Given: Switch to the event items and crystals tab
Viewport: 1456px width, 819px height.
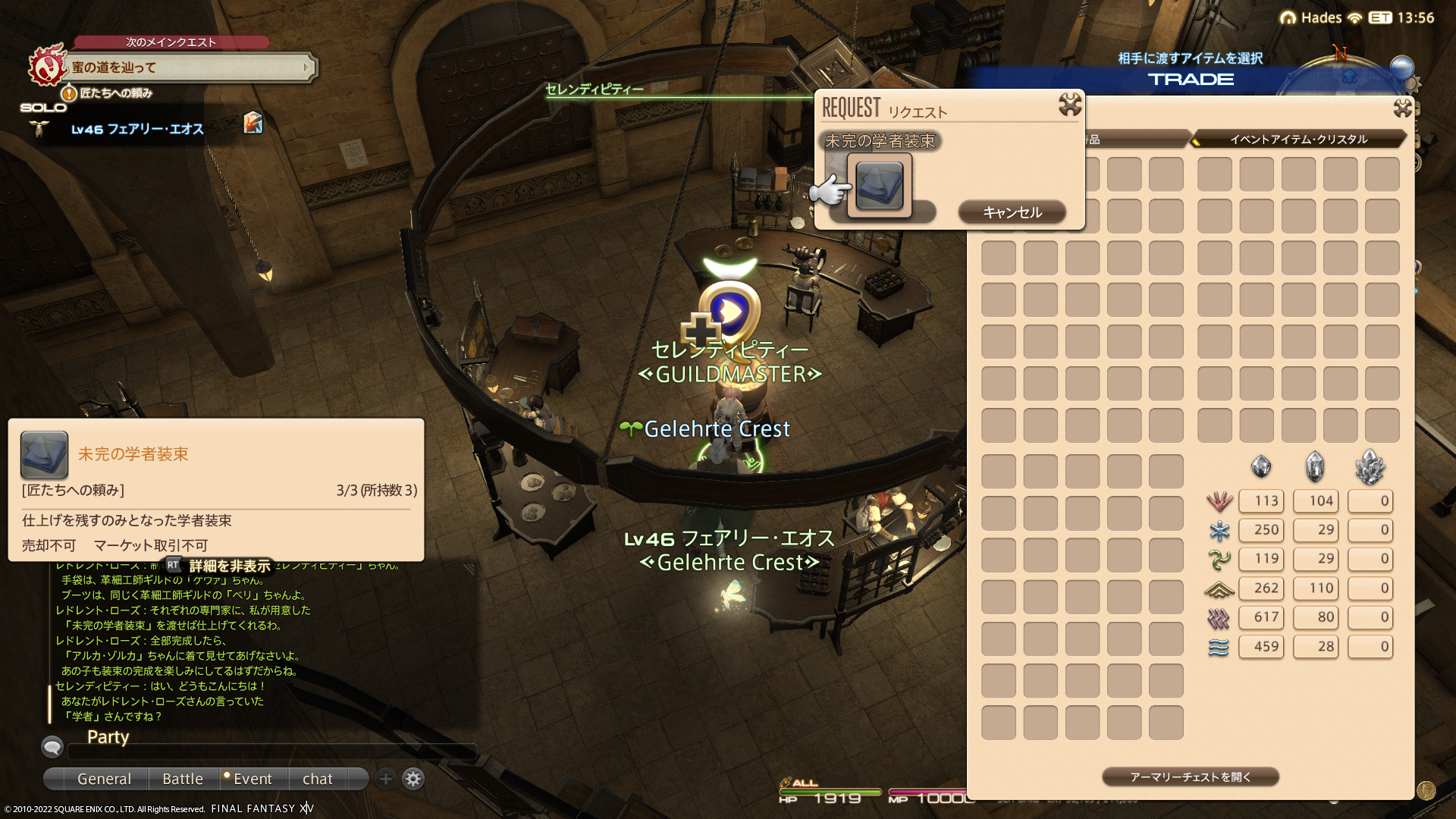Looking at the screenshot, I should [x=1298, y=140].
